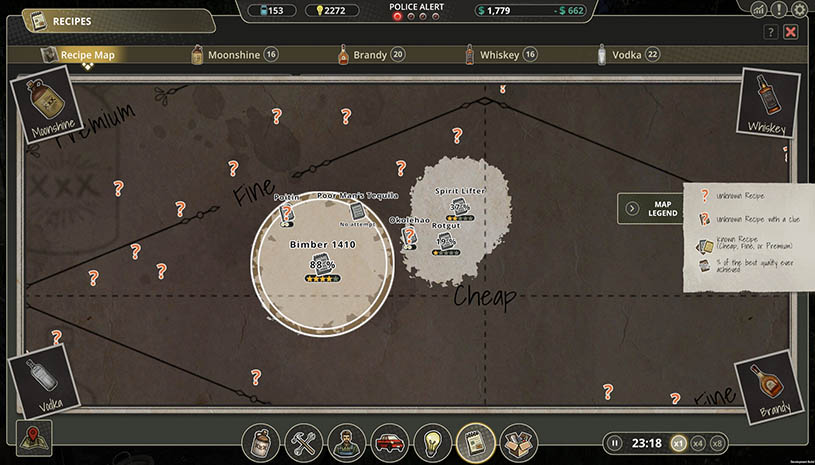Collapse the Map Legend panel
This screenshot has height=465, width=815.
click(x=632, y=208)
